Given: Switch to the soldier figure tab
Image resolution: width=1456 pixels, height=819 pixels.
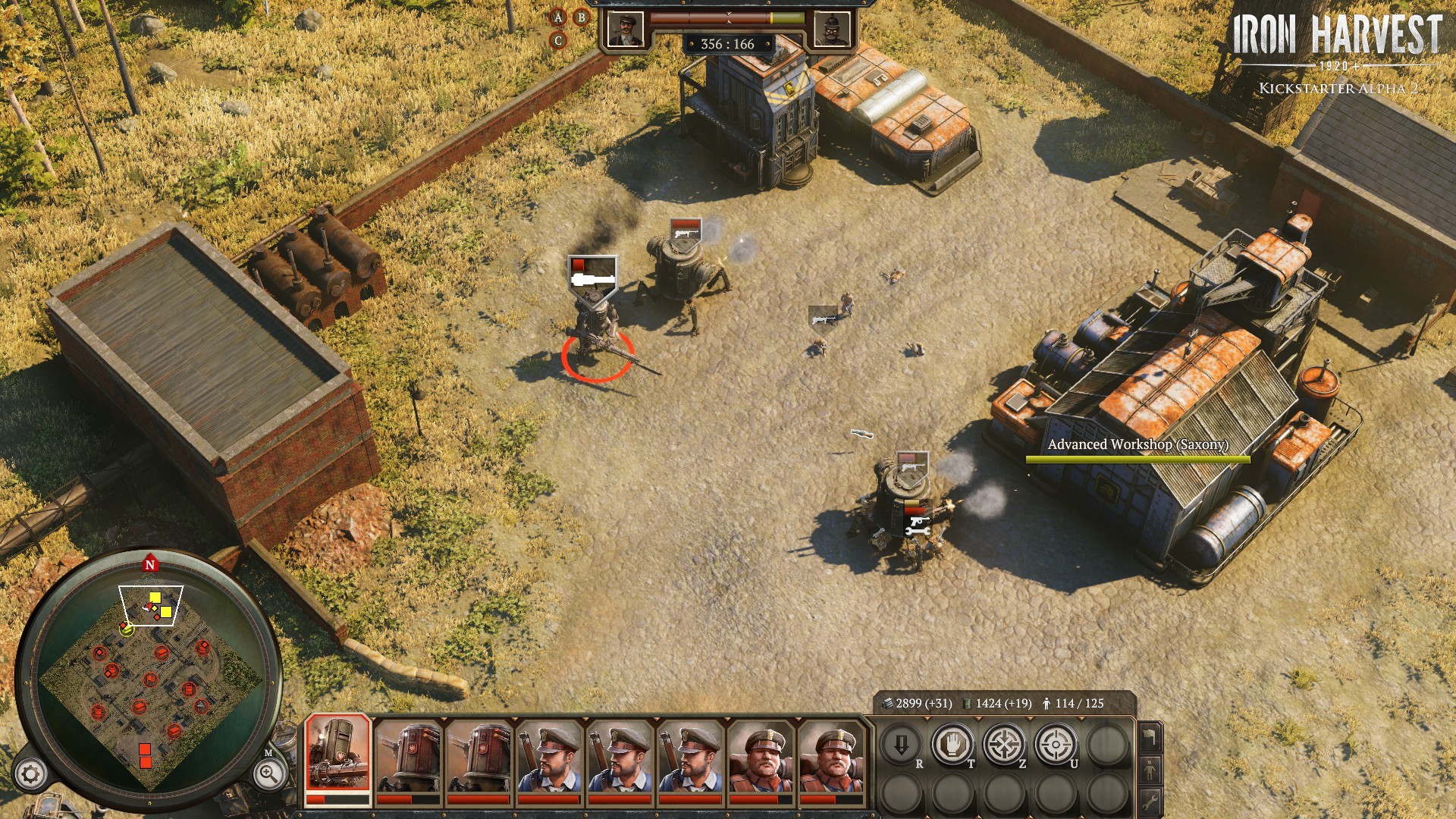Looking at the screenshot, I should [1150, 770].
